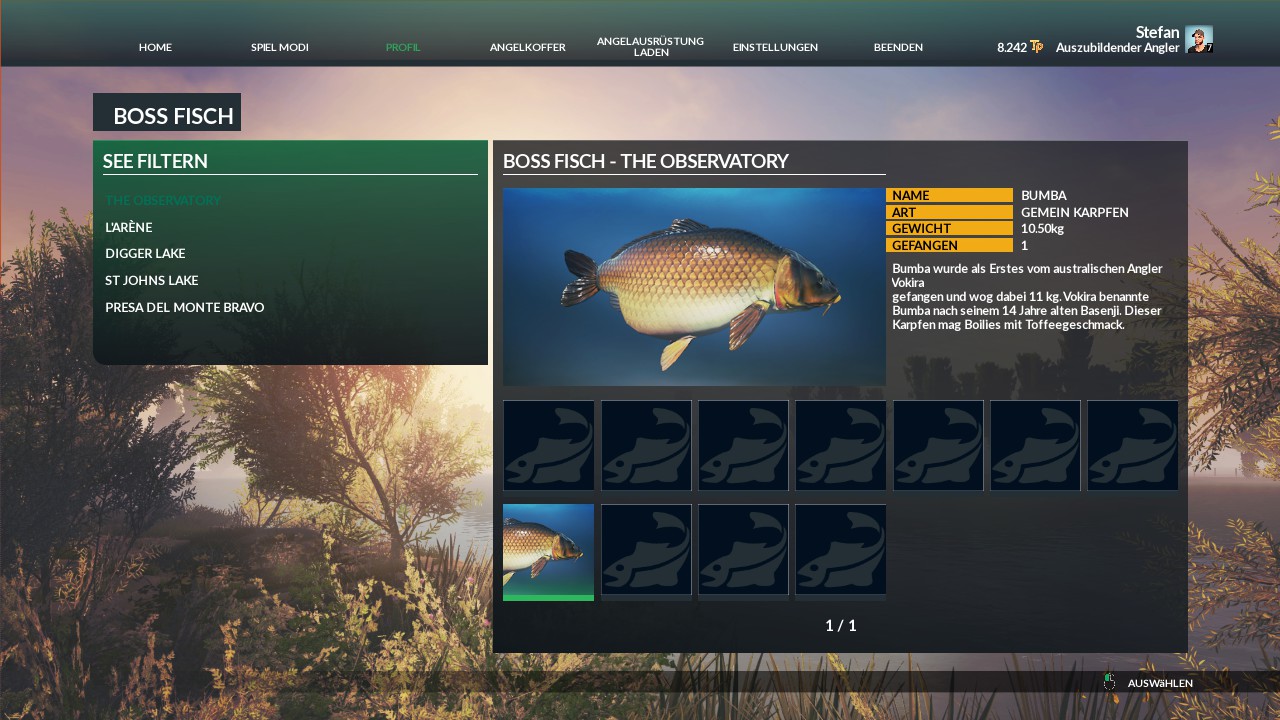Filter by L'Arène lake
This screenshot has width=1280, height=720.
[129, 227]
